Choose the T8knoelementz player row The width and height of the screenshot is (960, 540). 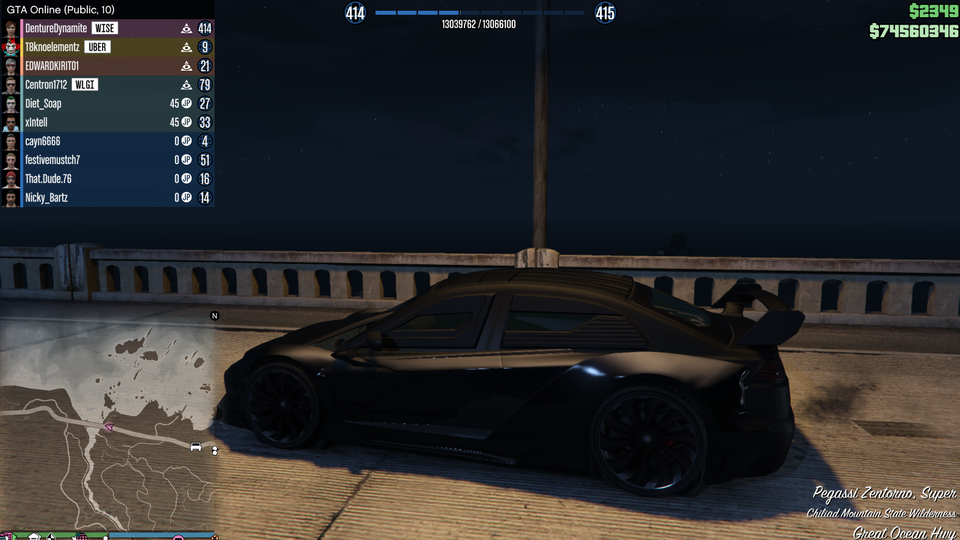52,47
